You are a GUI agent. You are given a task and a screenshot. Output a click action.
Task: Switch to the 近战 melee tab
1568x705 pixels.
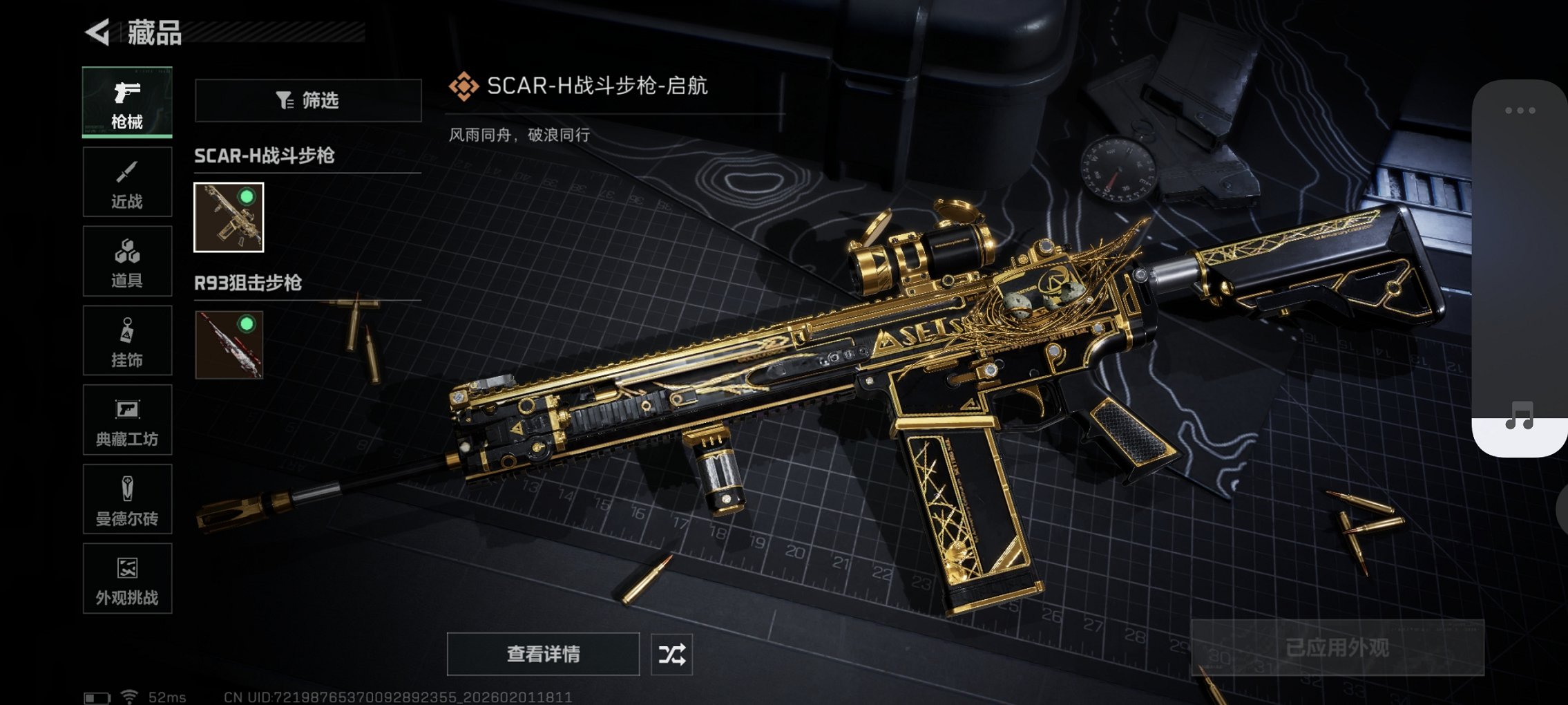tap(127, 181)
